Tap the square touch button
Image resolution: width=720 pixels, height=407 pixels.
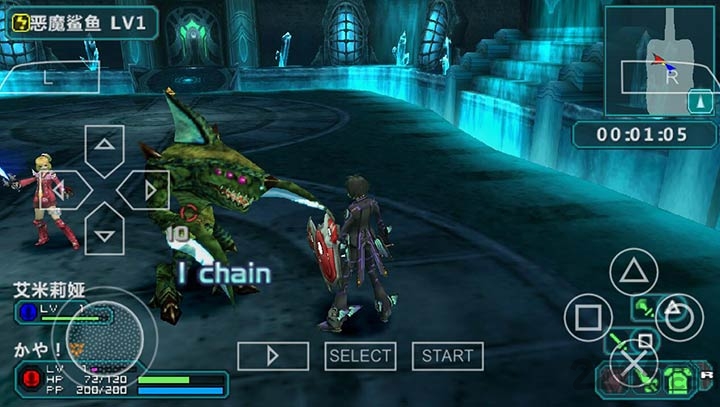click(x=588, y=318)
